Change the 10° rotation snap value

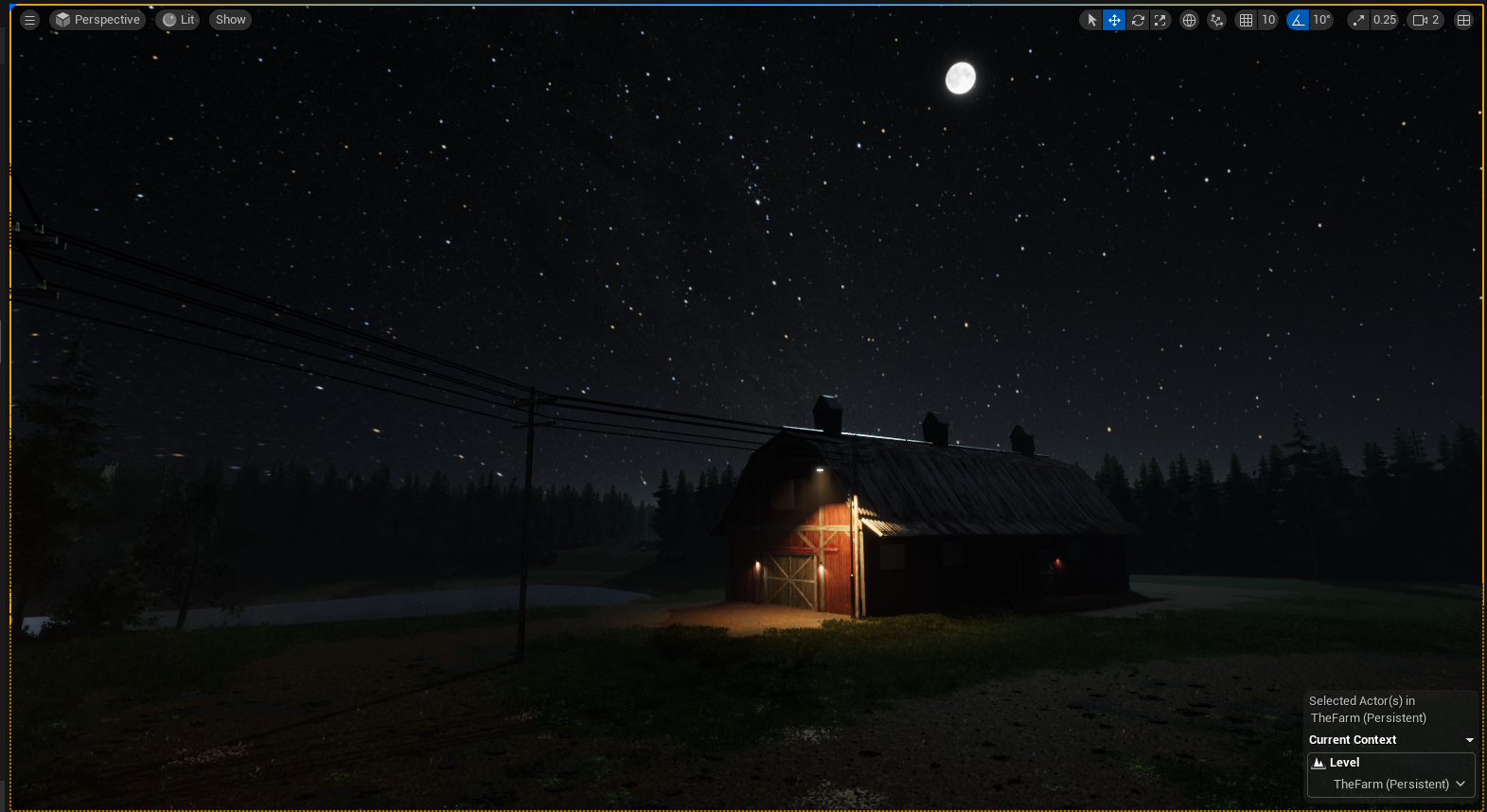(x=1321, y=20)
